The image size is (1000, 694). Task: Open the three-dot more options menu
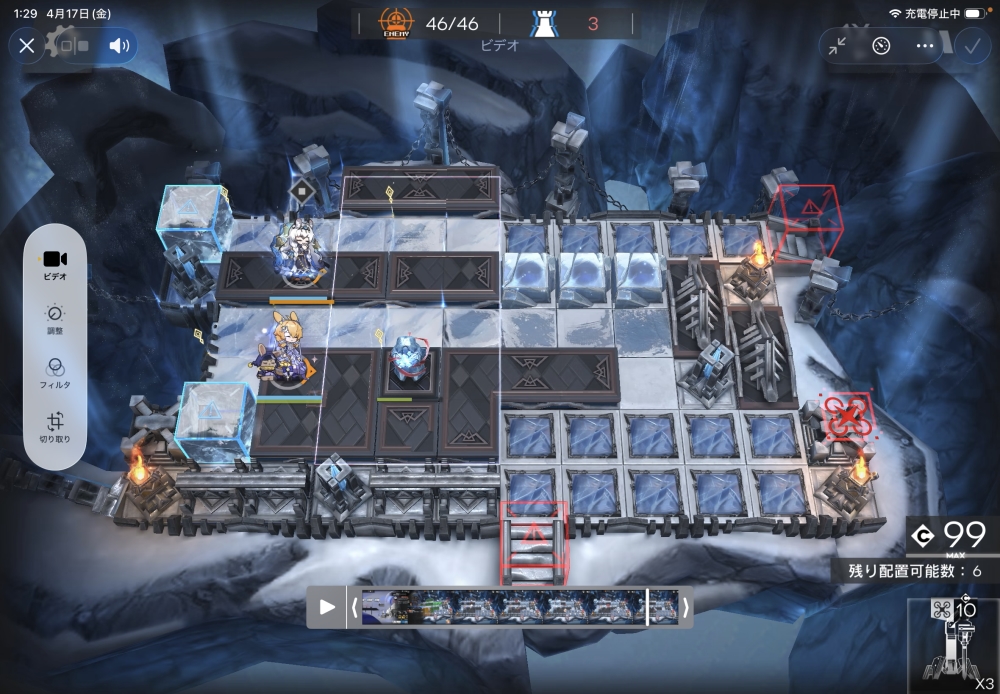924,46
